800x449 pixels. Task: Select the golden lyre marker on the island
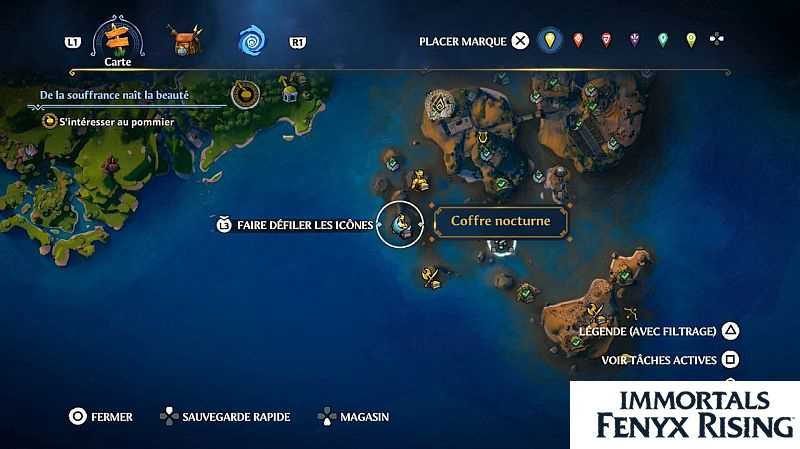point(484,137)
